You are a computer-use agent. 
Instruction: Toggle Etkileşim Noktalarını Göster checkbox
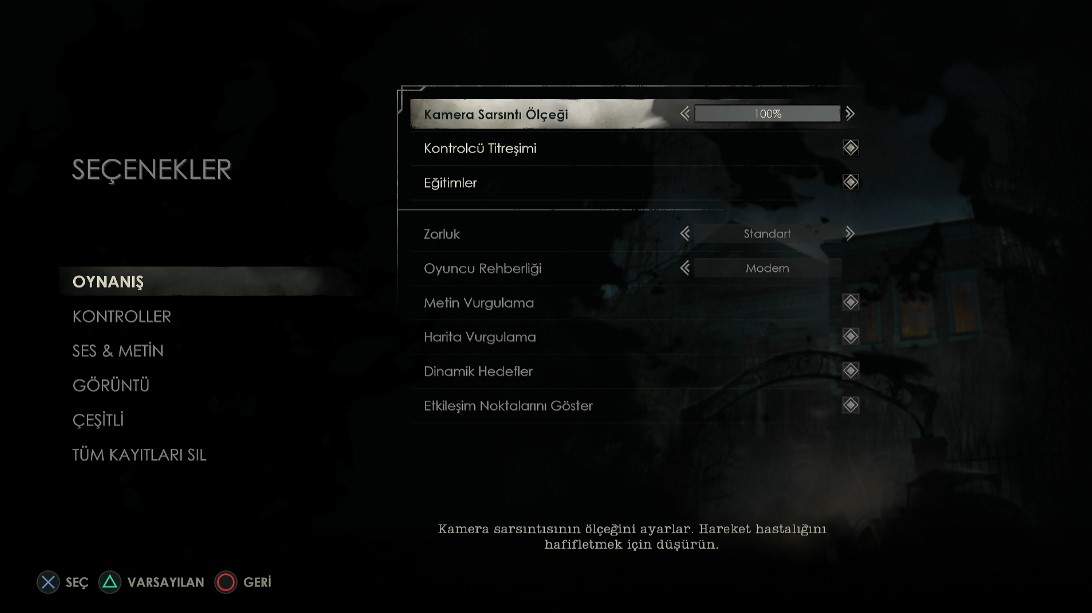[x=850, y=405]
